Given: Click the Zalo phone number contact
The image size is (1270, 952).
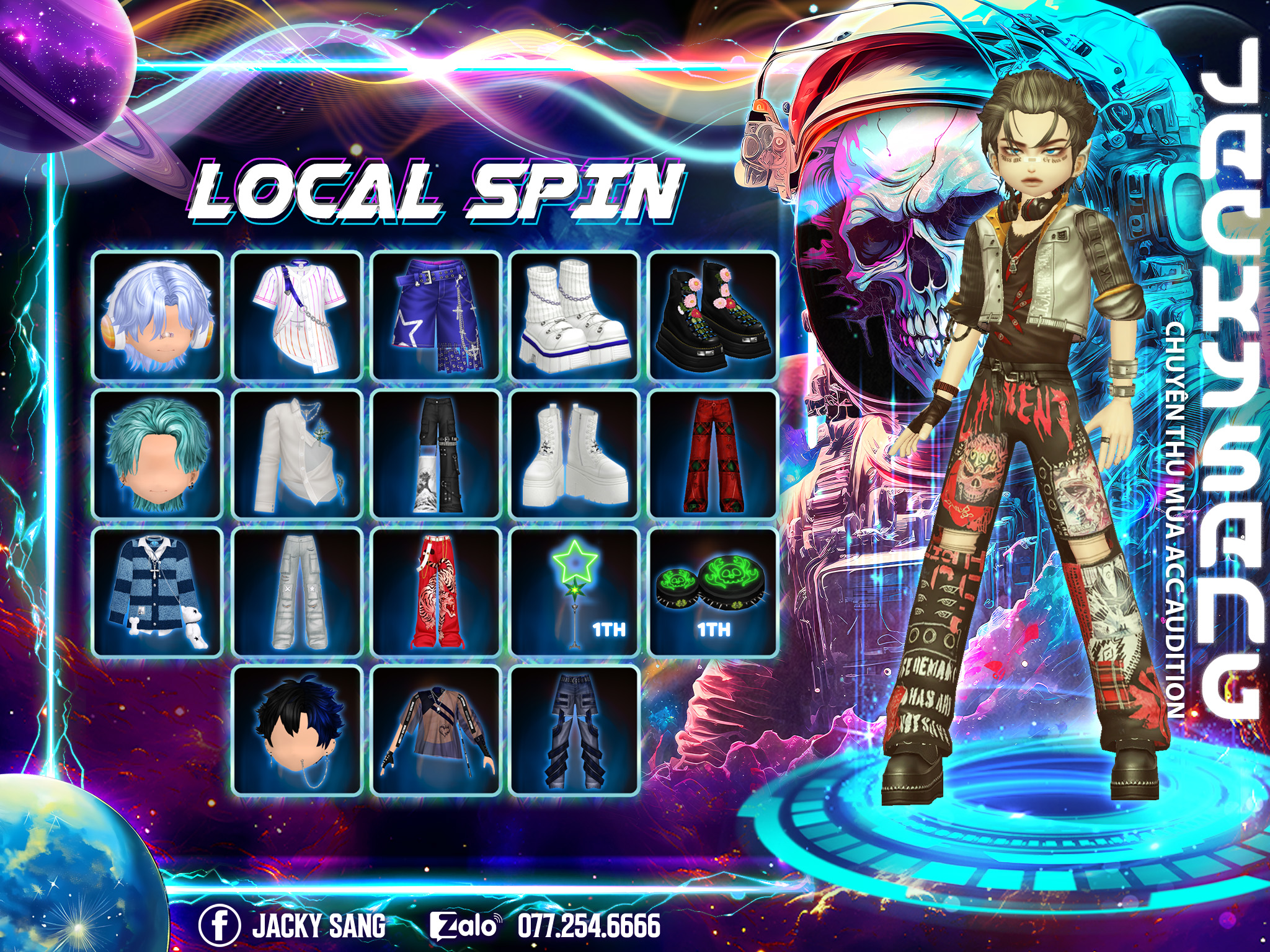Looking at the screenshot, I should tap(546, 925).
